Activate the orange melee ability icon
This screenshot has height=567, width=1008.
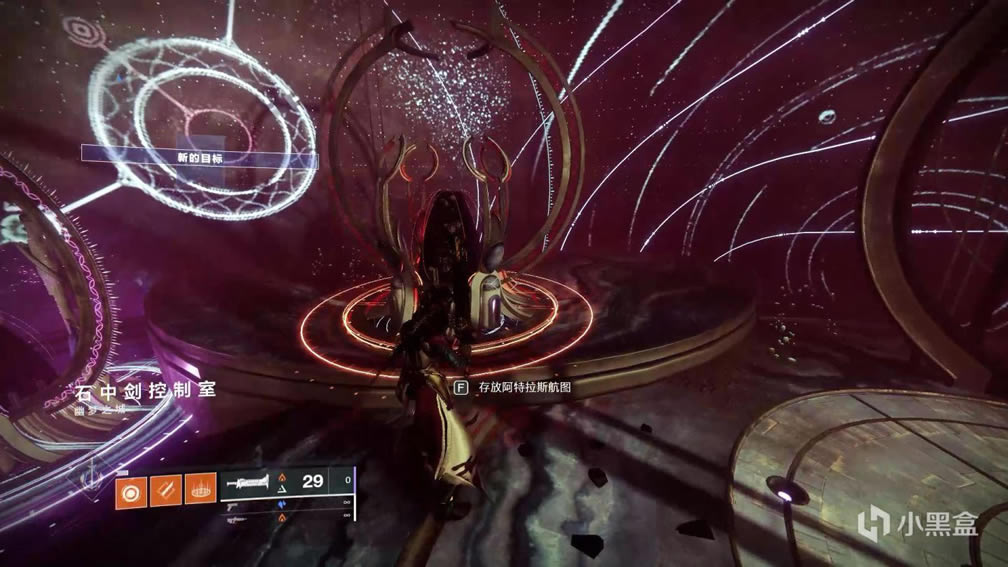tap(166, 491)
